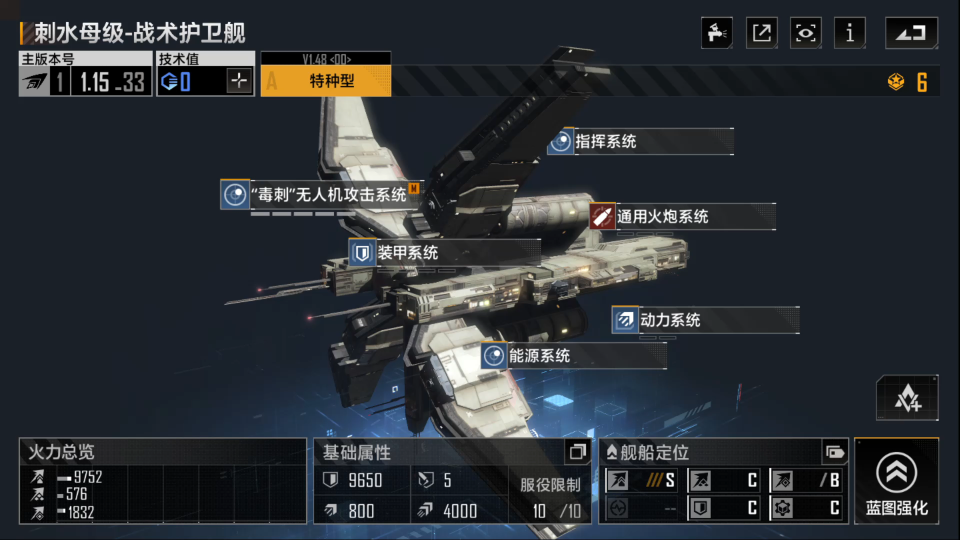Select the 特种型 variant tab
This screenshot has height=540, width=960.
pos(326,81)
